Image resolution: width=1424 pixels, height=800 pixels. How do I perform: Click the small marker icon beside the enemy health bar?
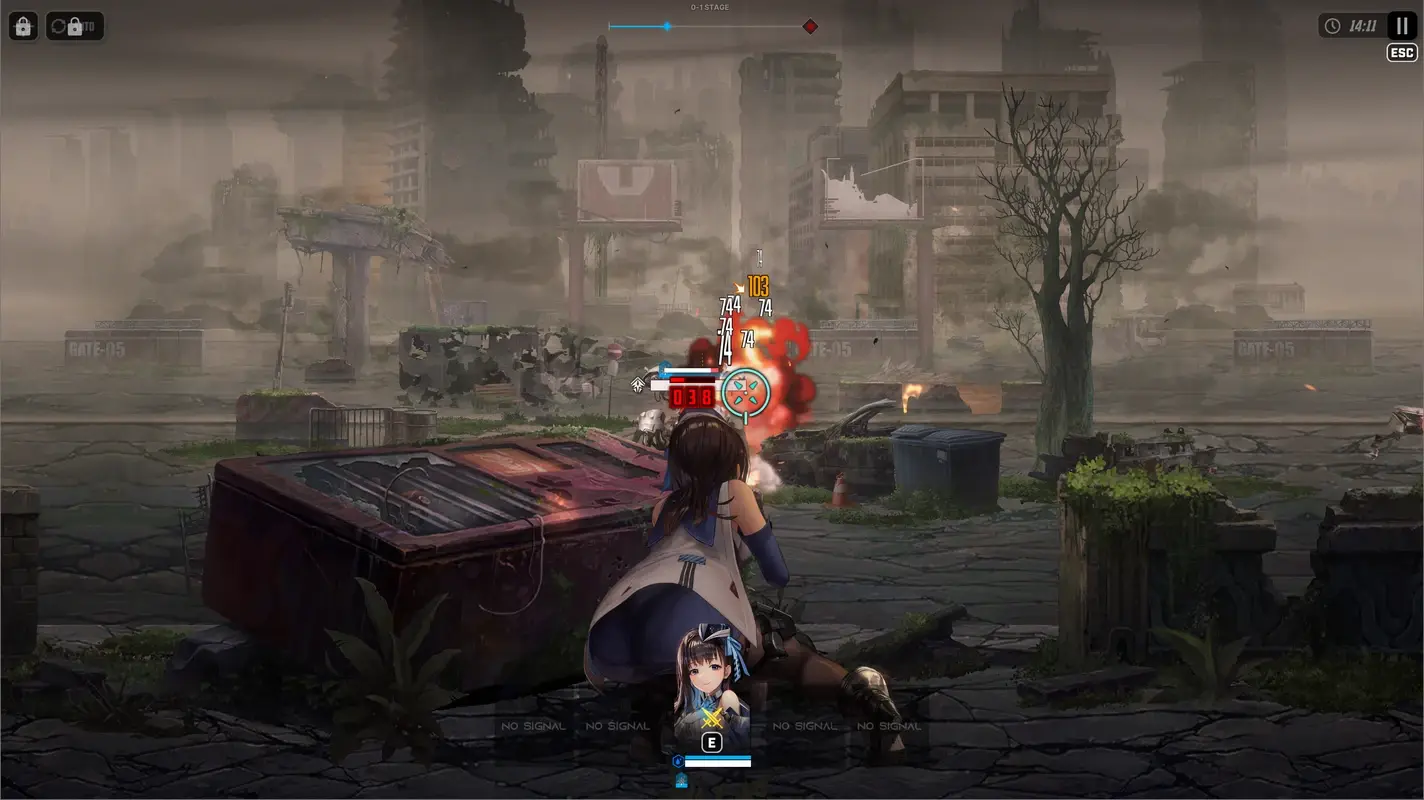tap(638, 382)
